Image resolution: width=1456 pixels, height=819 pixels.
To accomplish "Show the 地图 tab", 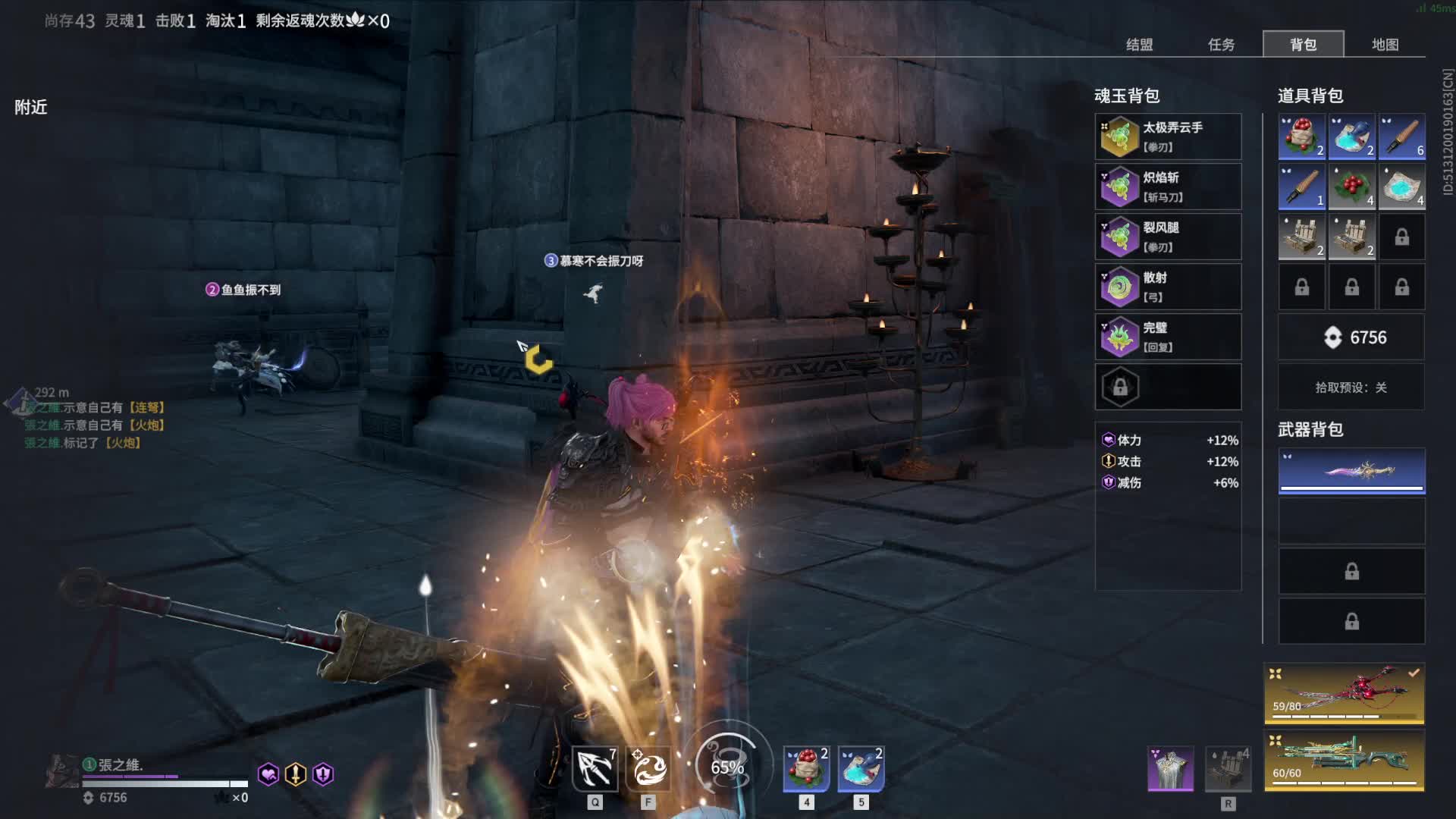I will [1385, 45].
